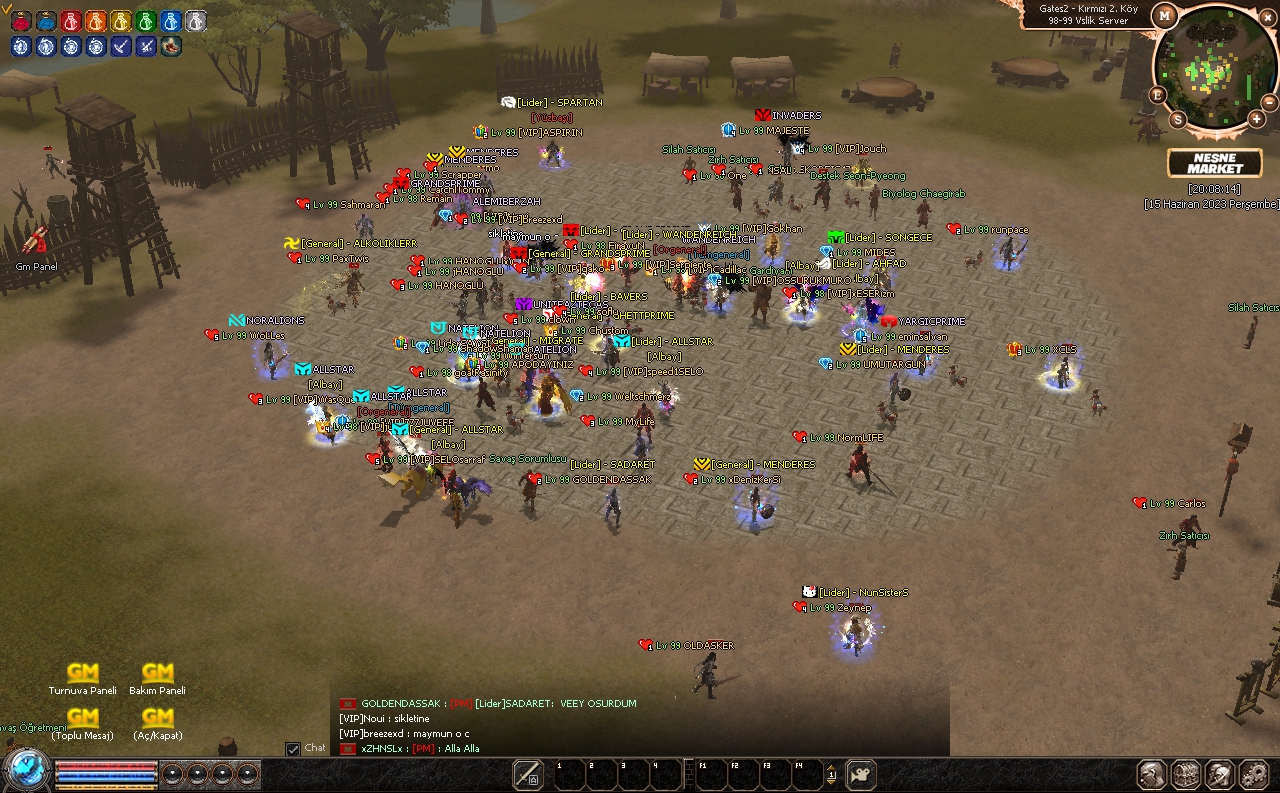The height and width of the screenshot is (793, 1280).
Task: Click the green potion buff icon
Action: click(x=146, y=21)
